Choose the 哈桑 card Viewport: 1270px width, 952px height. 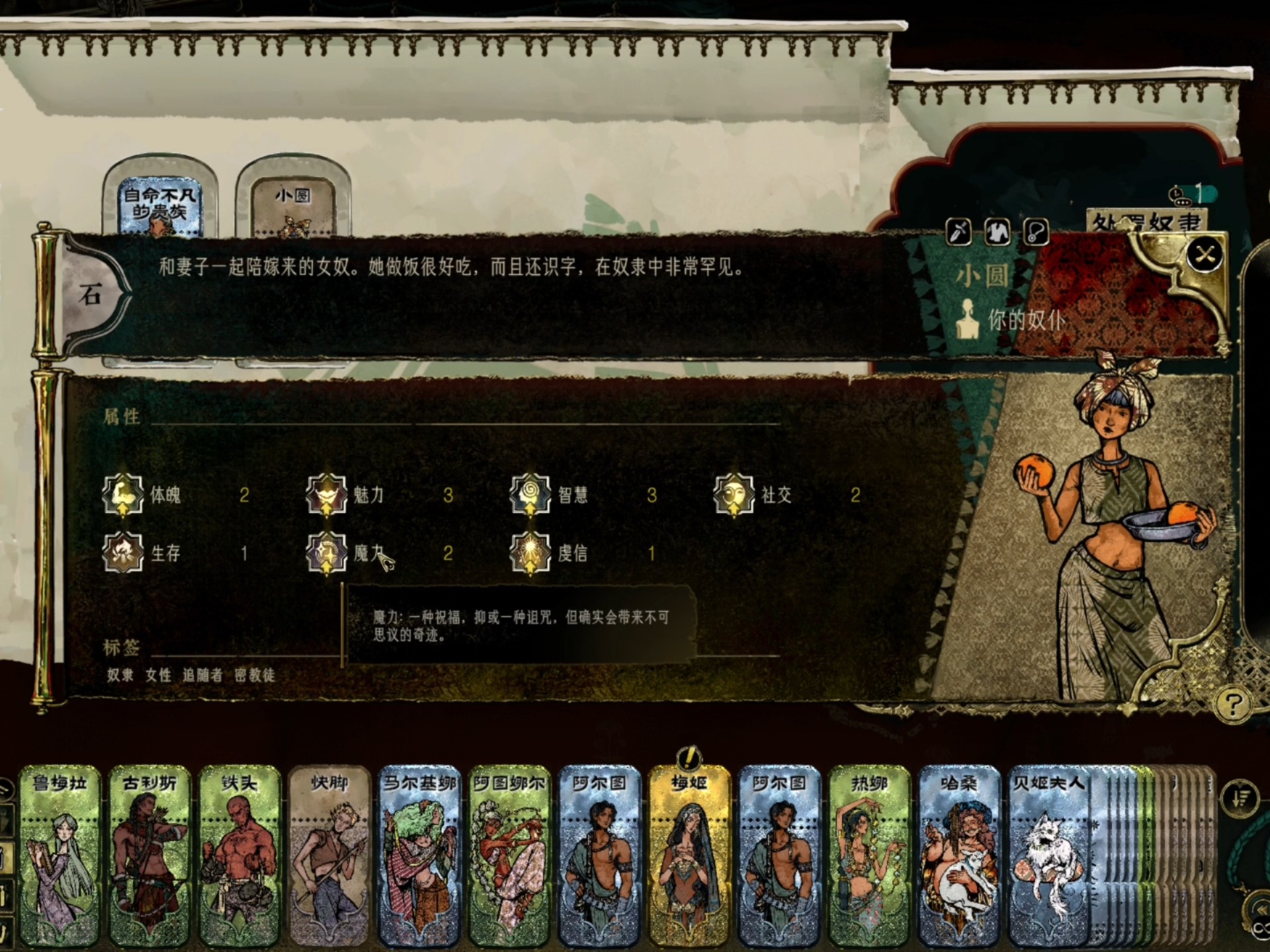coord(959,856)
